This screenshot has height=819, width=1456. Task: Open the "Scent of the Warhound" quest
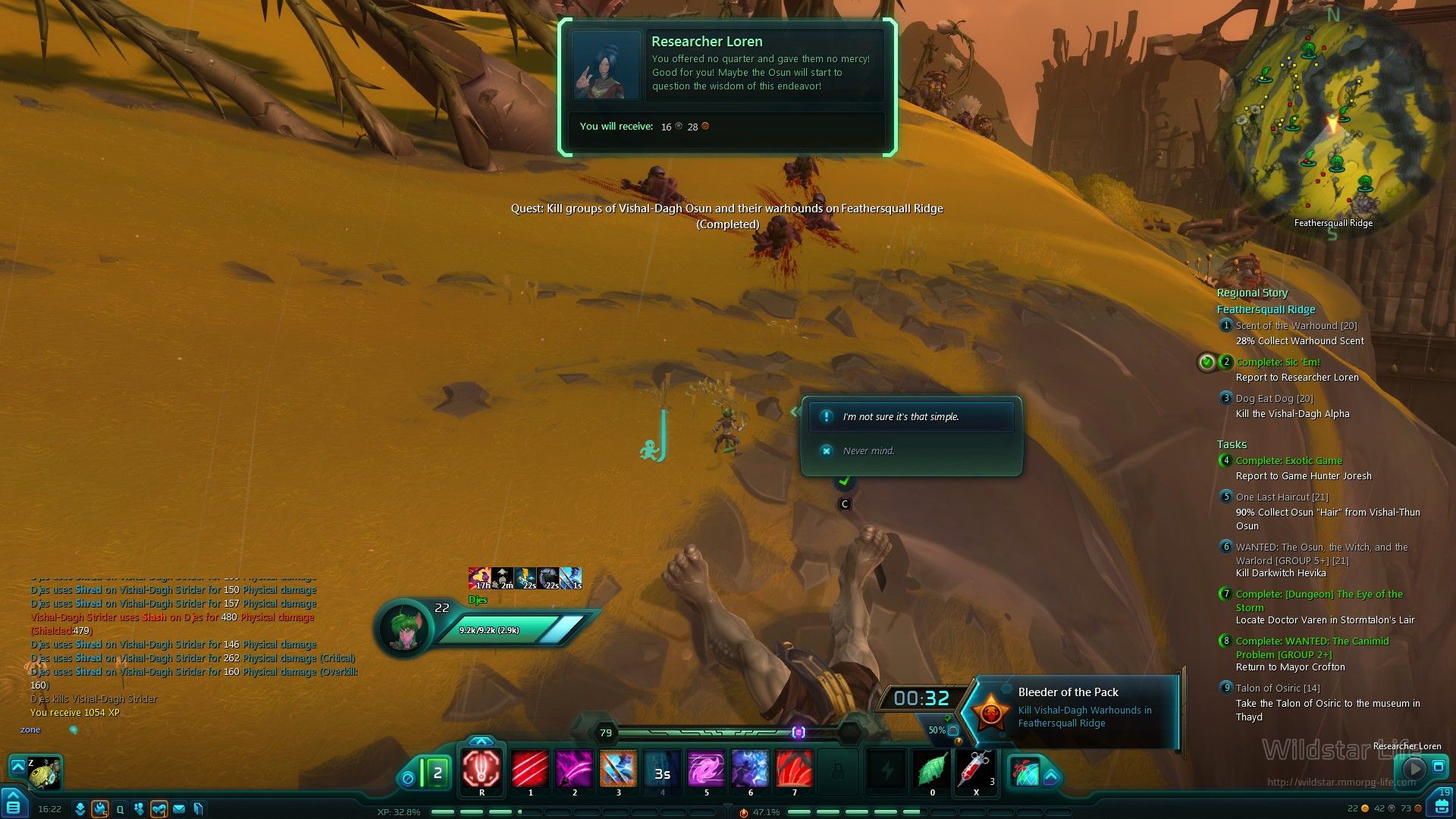click(1296, 326)
